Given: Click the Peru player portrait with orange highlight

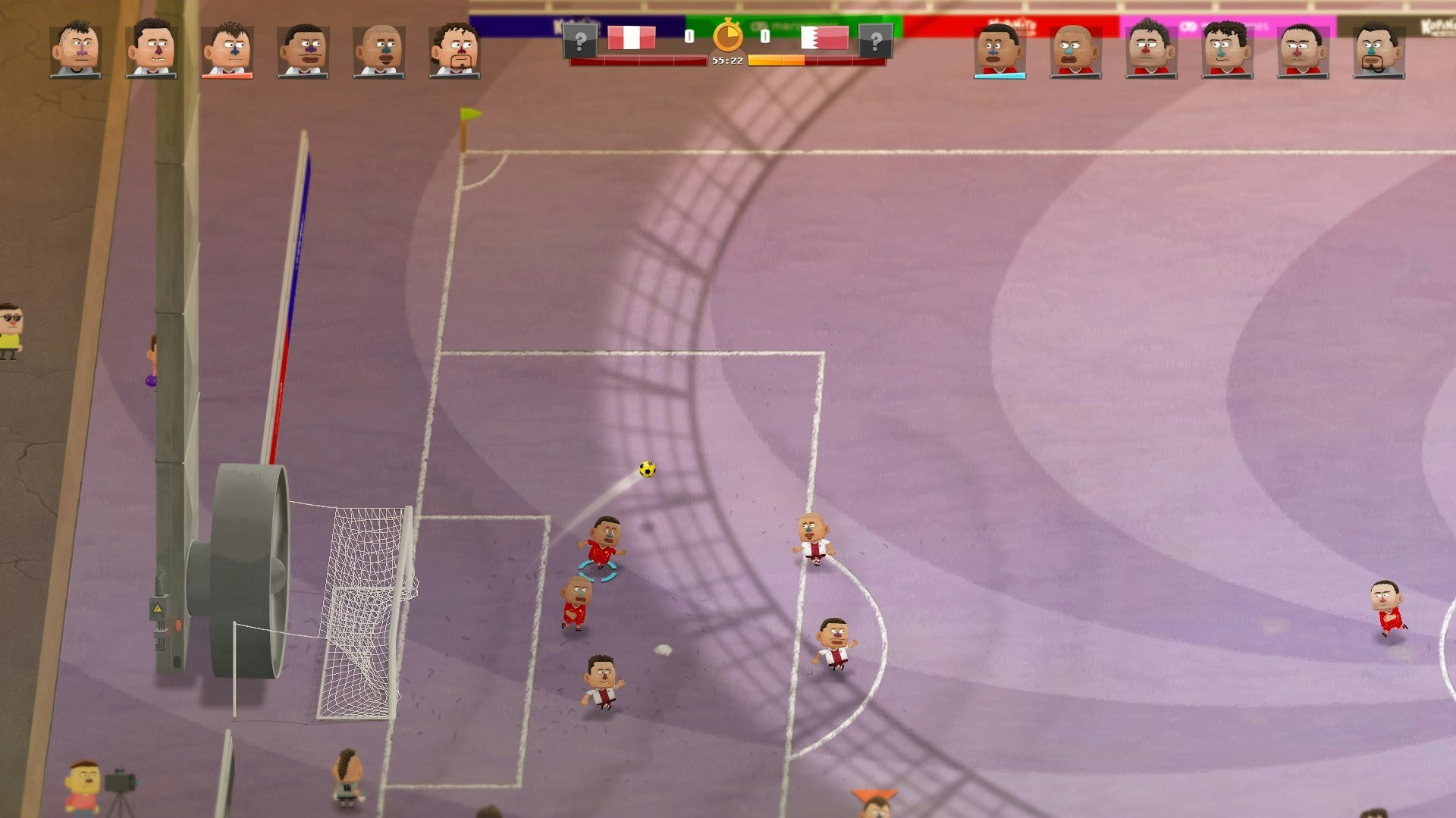Looking at the screenshot, I should pos(227,49).
